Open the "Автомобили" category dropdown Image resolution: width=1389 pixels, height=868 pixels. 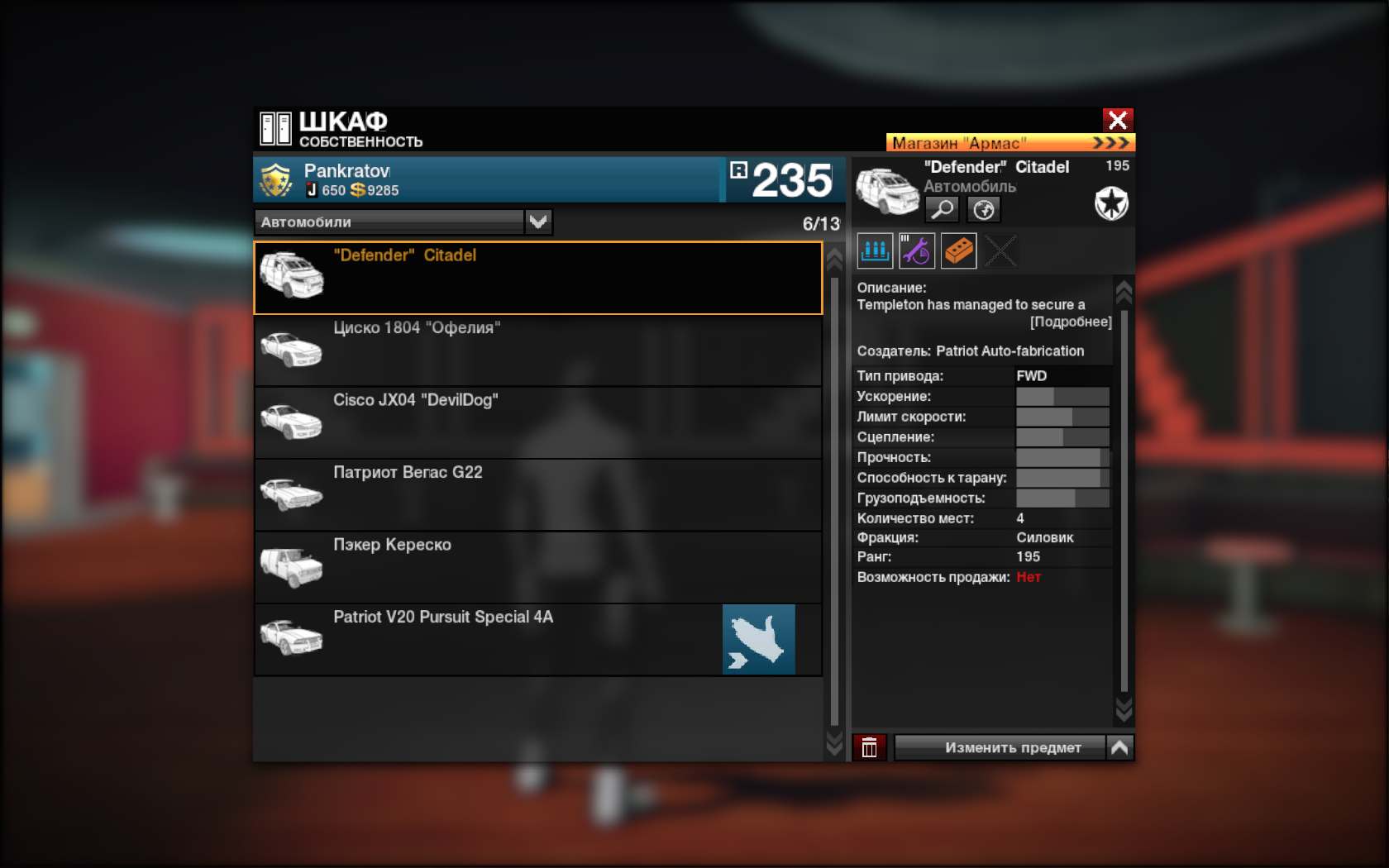click(x=538, y=222)
